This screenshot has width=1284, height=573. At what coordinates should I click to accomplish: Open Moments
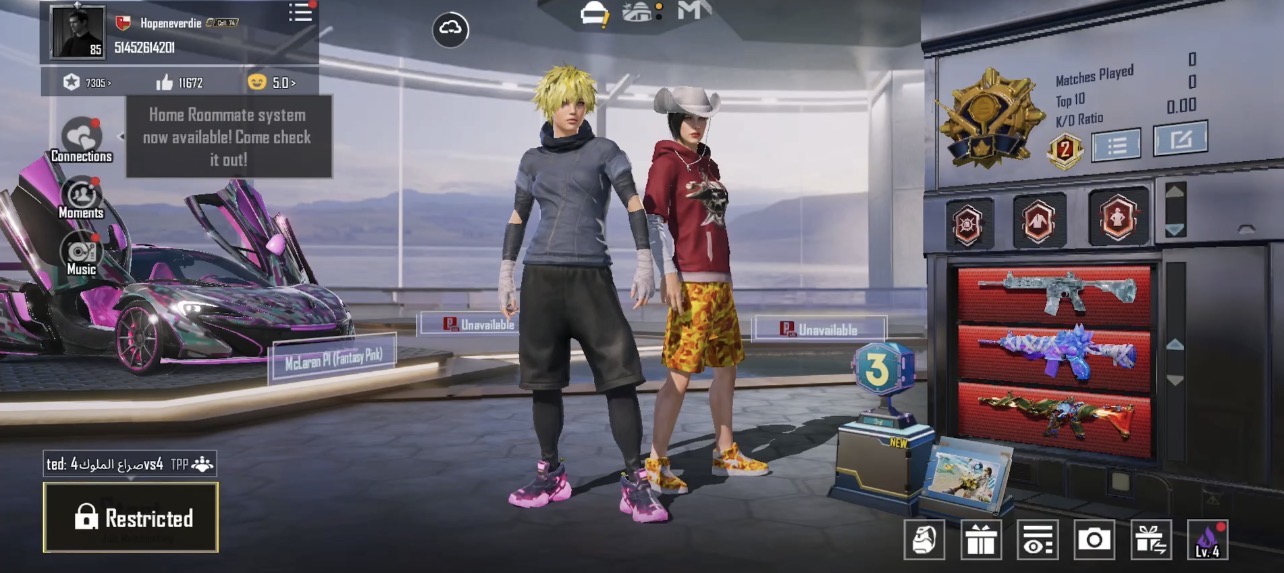pos(81,196)
